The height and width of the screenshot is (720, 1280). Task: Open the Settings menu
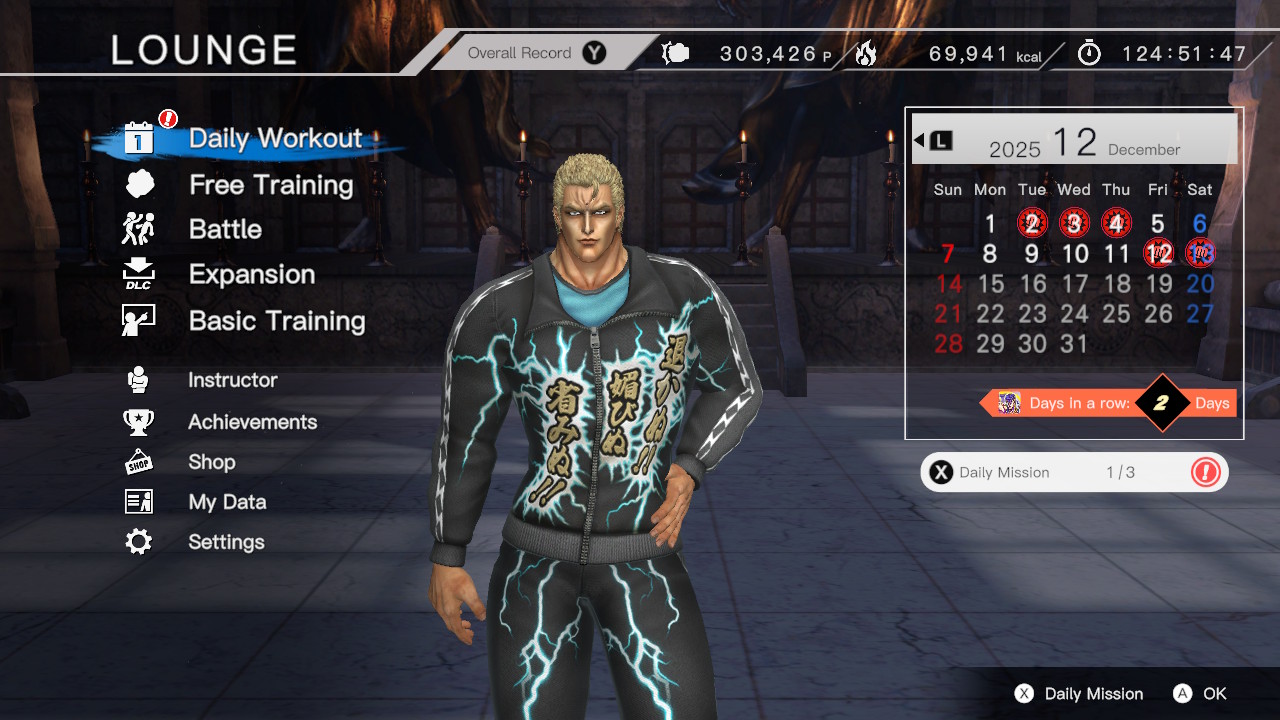[226, 542]
